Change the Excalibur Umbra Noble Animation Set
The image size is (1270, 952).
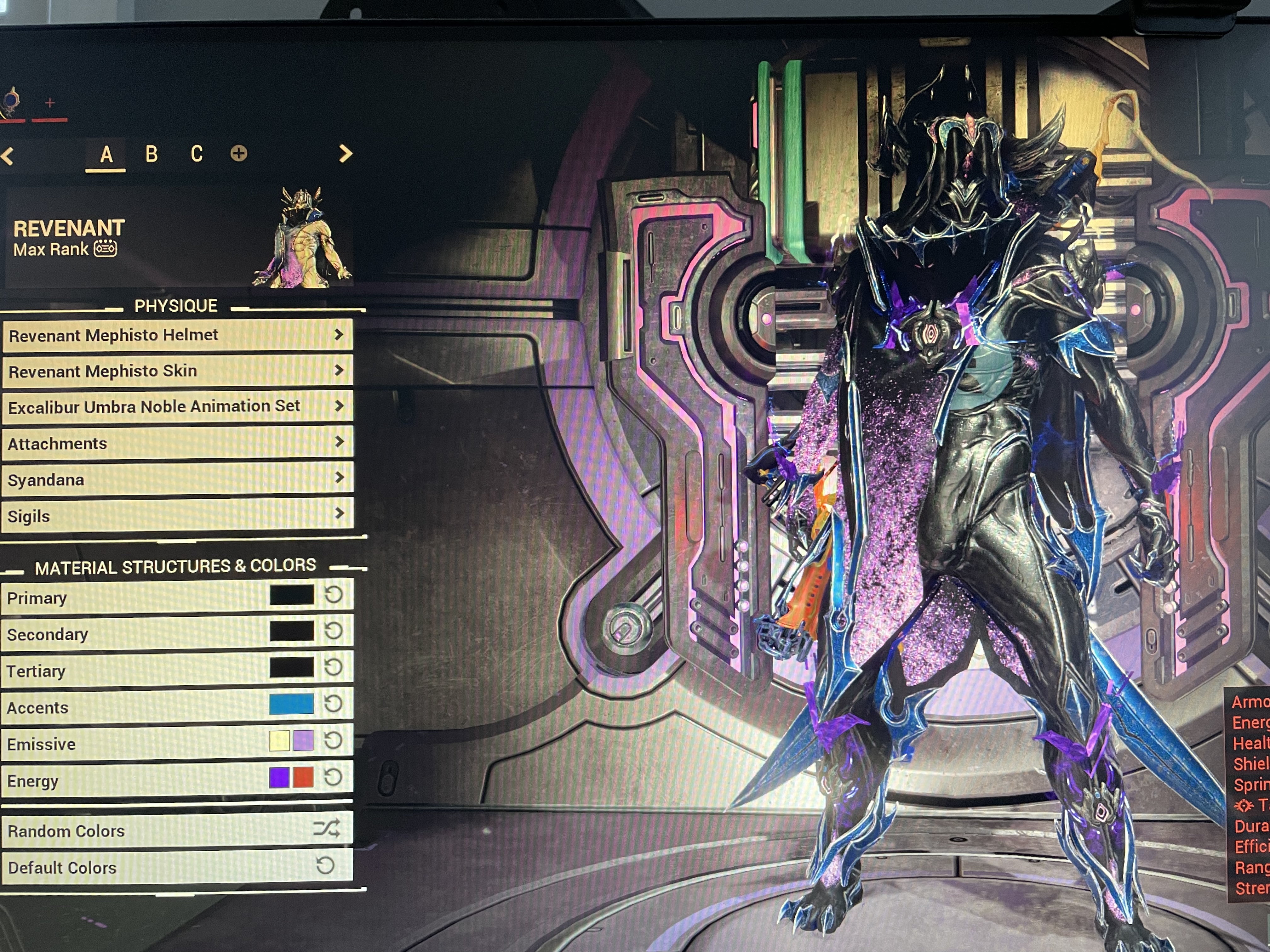[x=177, y=407]
